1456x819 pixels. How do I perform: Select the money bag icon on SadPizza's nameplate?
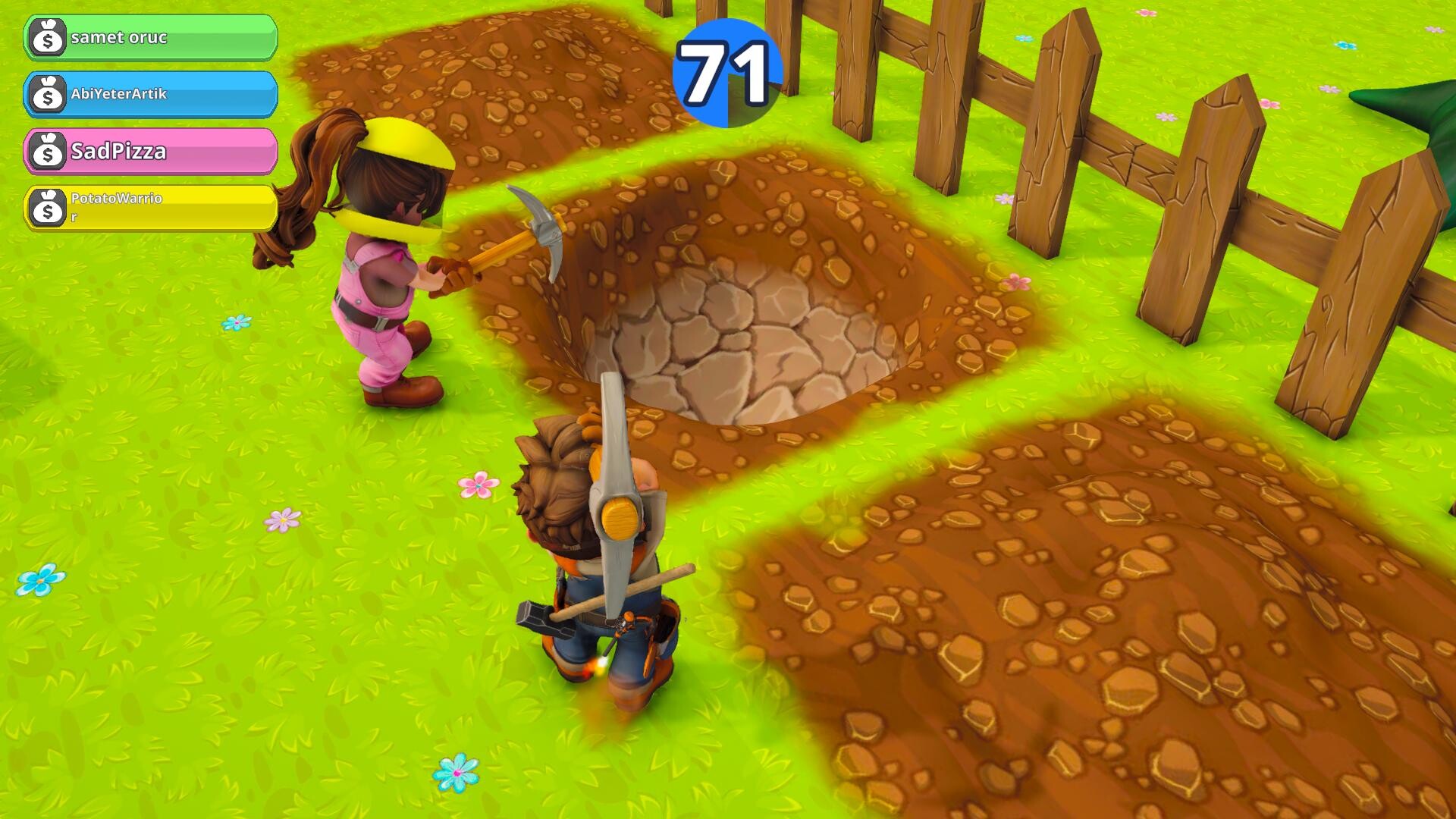pos(48,152)
